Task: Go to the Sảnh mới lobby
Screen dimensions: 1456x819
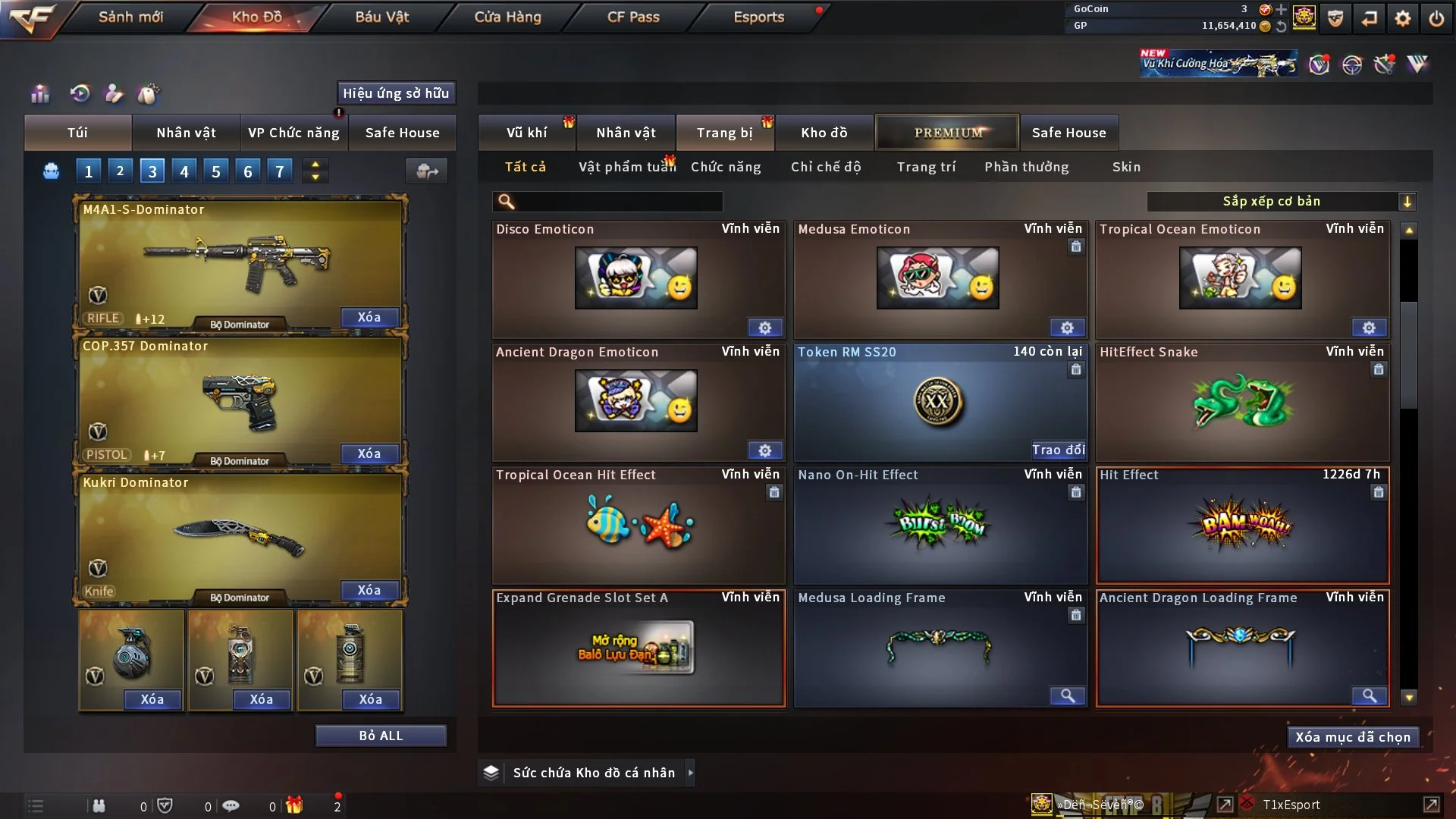Action: click(130, 17)
